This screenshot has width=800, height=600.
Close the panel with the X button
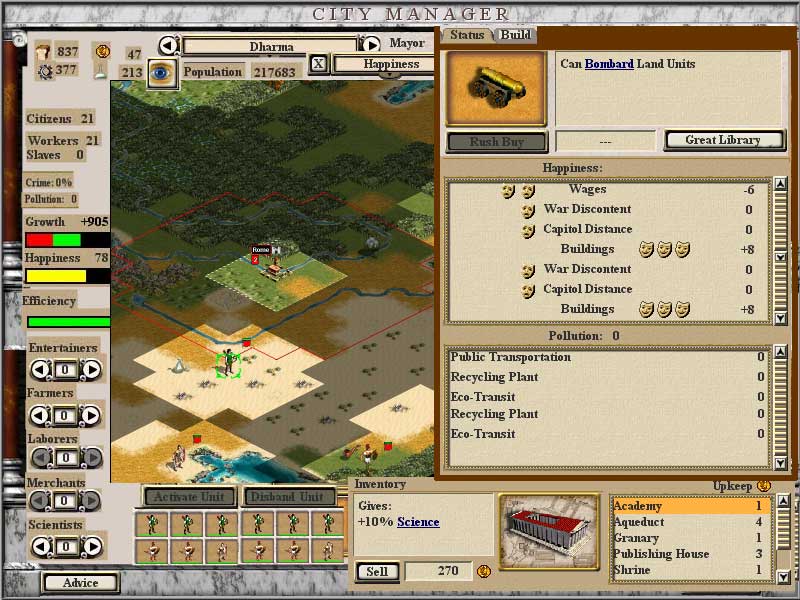point(318,64)
